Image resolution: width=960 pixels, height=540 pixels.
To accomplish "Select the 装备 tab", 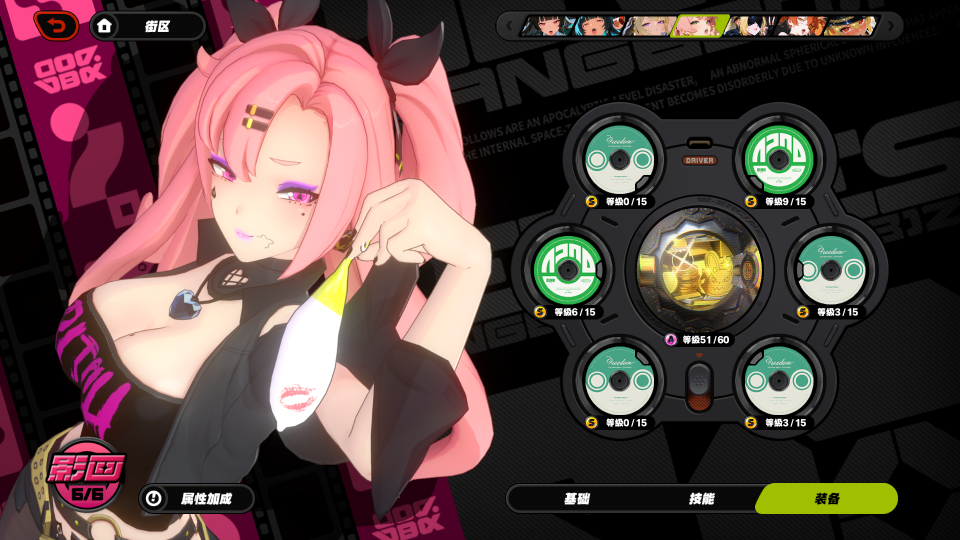I will [826, 498].
